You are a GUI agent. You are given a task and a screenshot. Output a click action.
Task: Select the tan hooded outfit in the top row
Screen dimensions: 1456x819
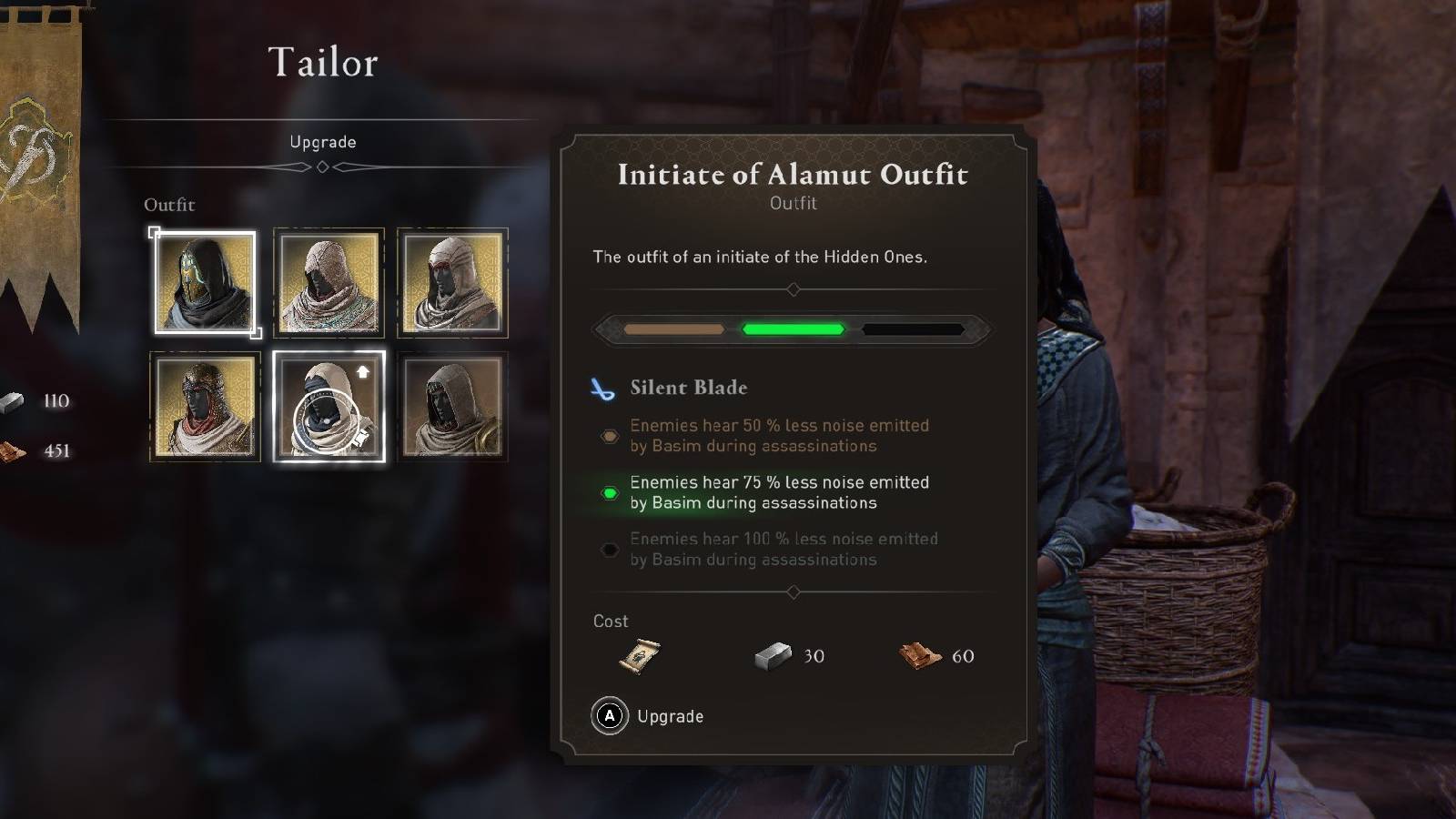329,283
